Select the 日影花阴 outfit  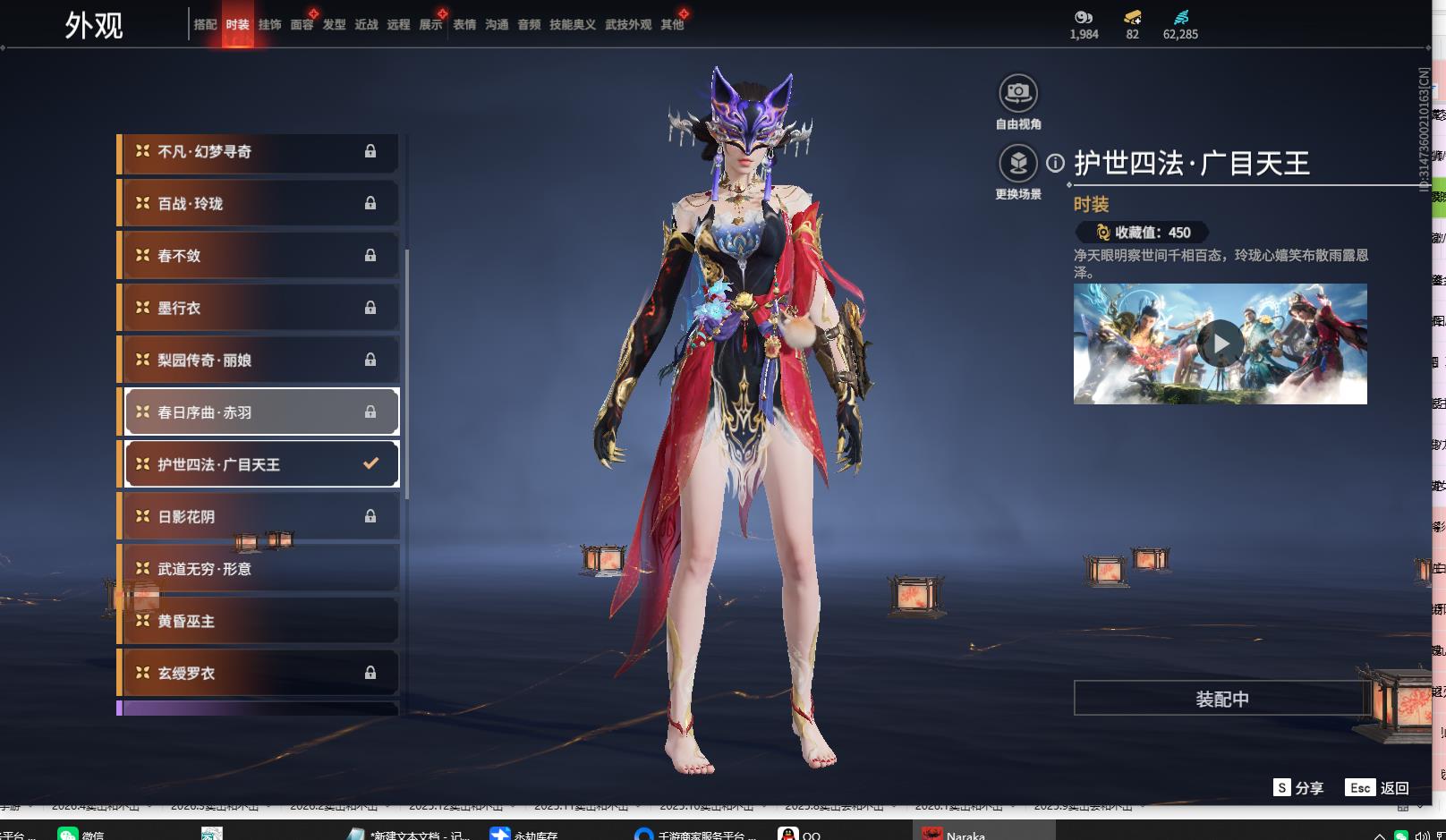tap(259, 517)
